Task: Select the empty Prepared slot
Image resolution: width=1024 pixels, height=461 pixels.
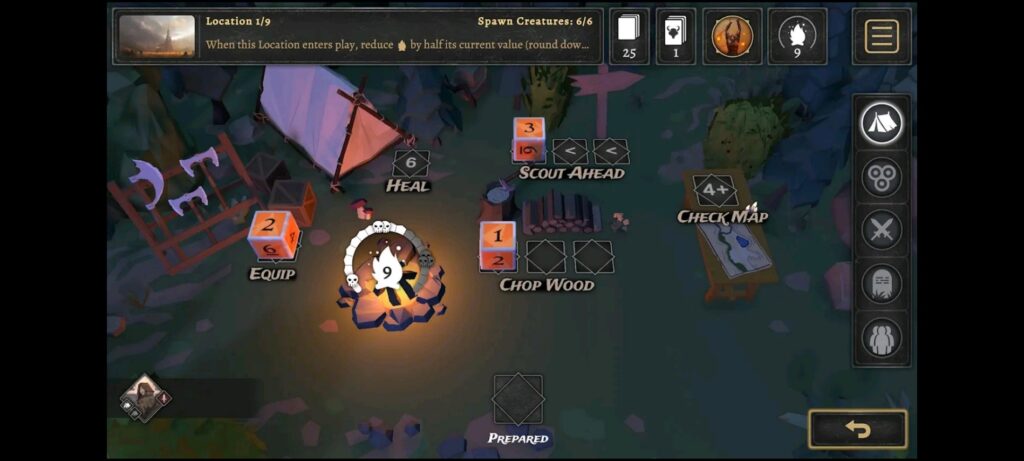Action: [x=518, y=400]
